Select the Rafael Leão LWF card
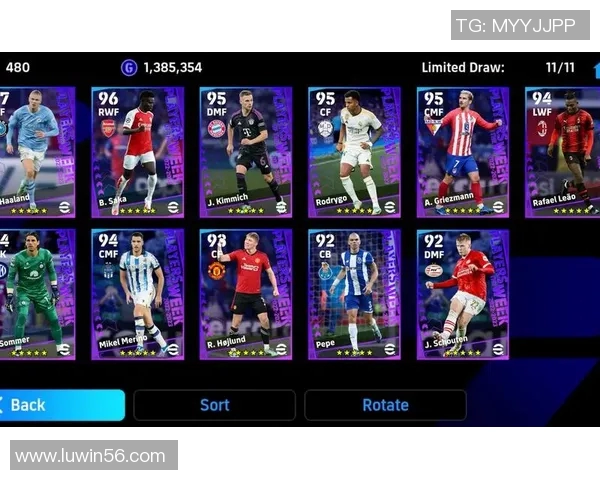 (562, 152)
